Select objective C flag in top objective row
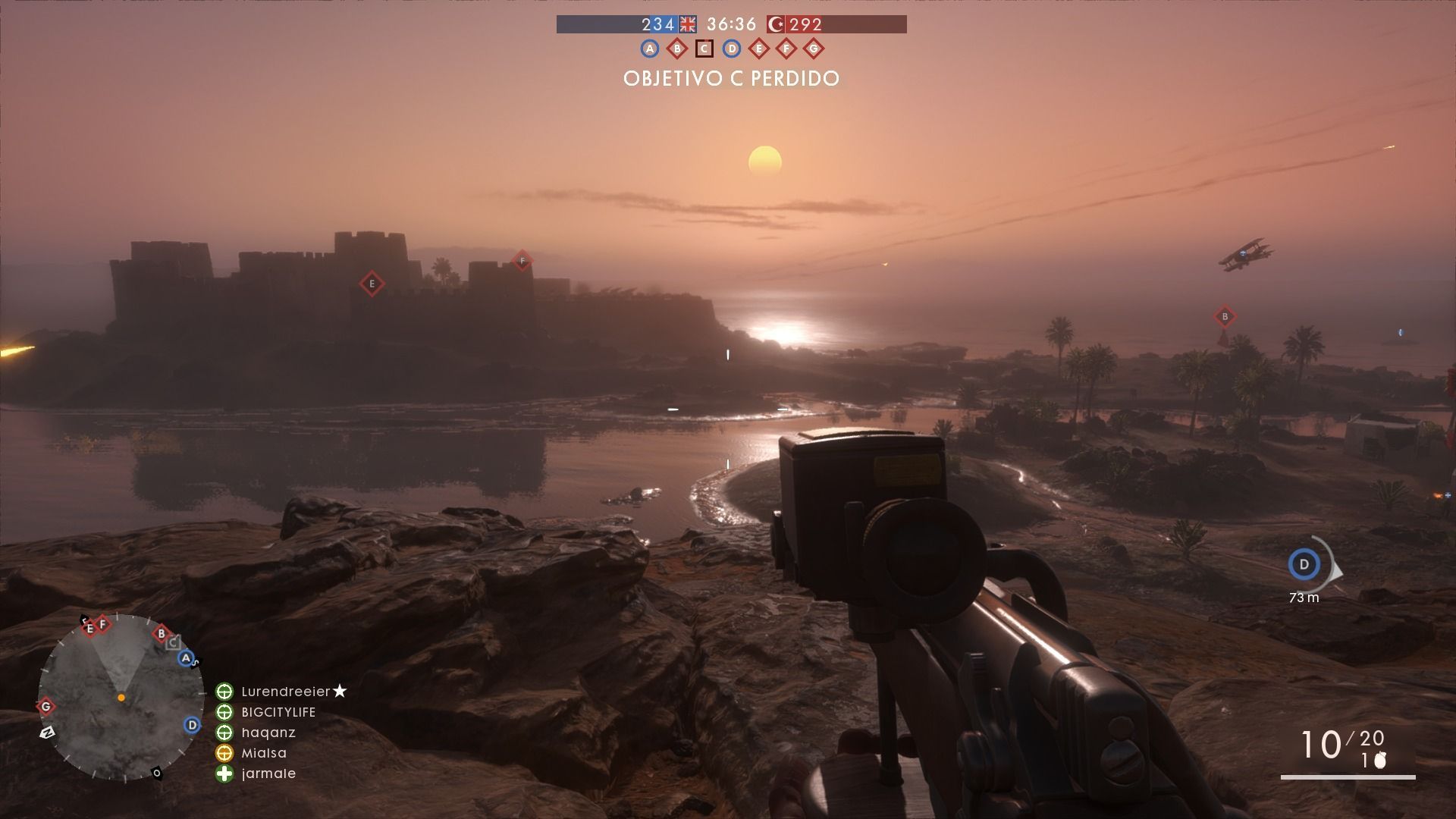This screenshot has width=1456, height=819. click(704, 49)
